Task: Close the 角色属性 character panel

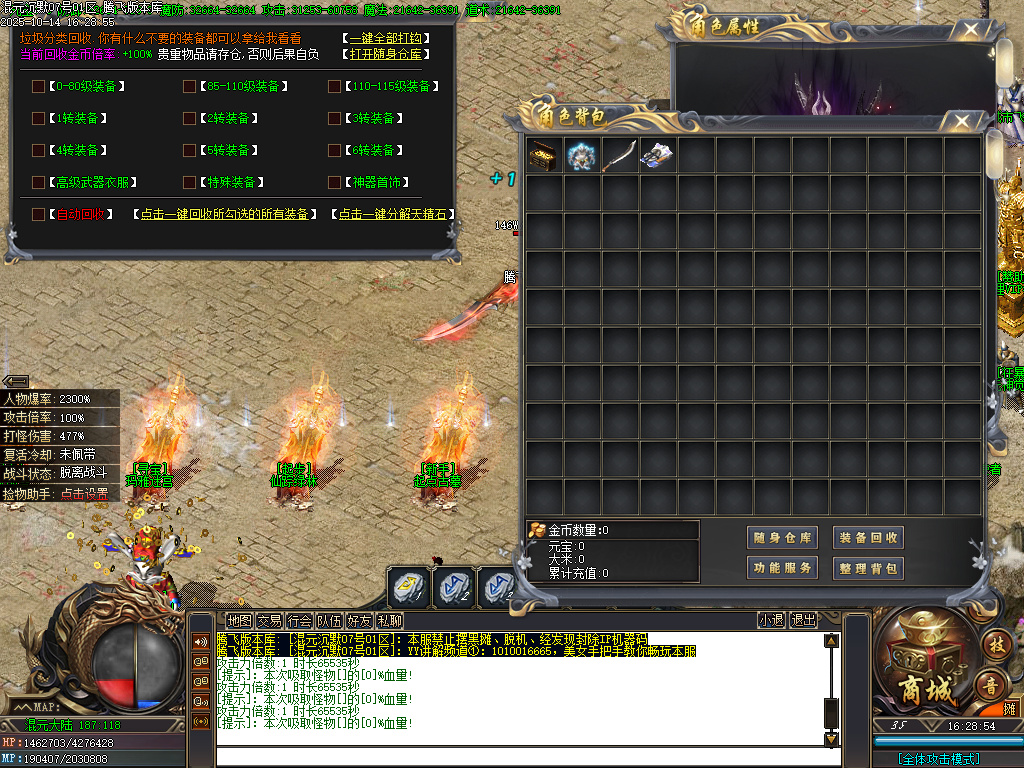Action: point(965,31)
